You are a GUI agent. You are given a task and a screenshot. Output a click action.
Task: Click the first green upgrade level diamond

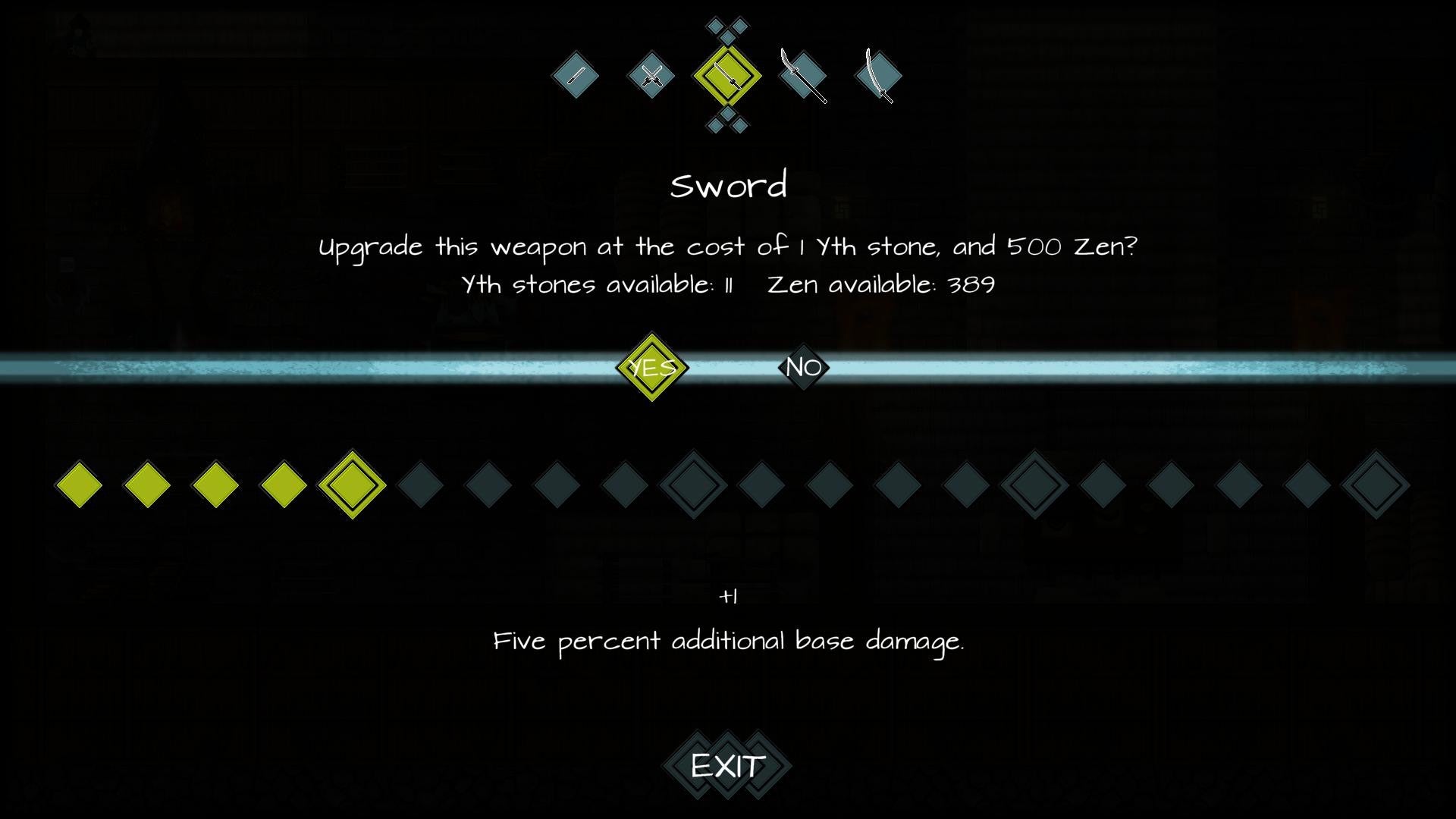[78, 484]
